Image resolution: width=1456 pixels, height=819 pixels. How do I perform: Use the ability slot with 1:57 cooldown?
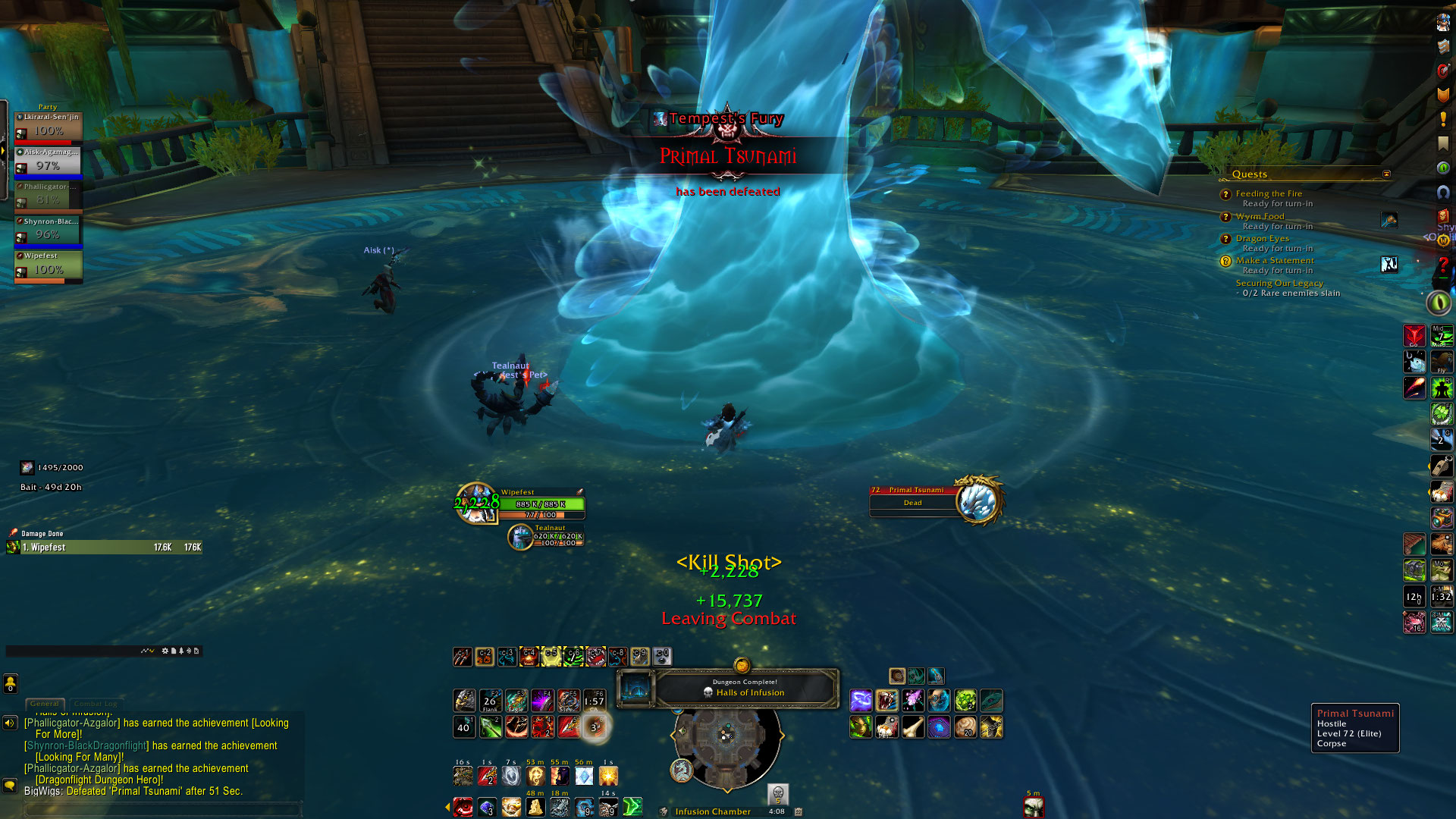594,701
